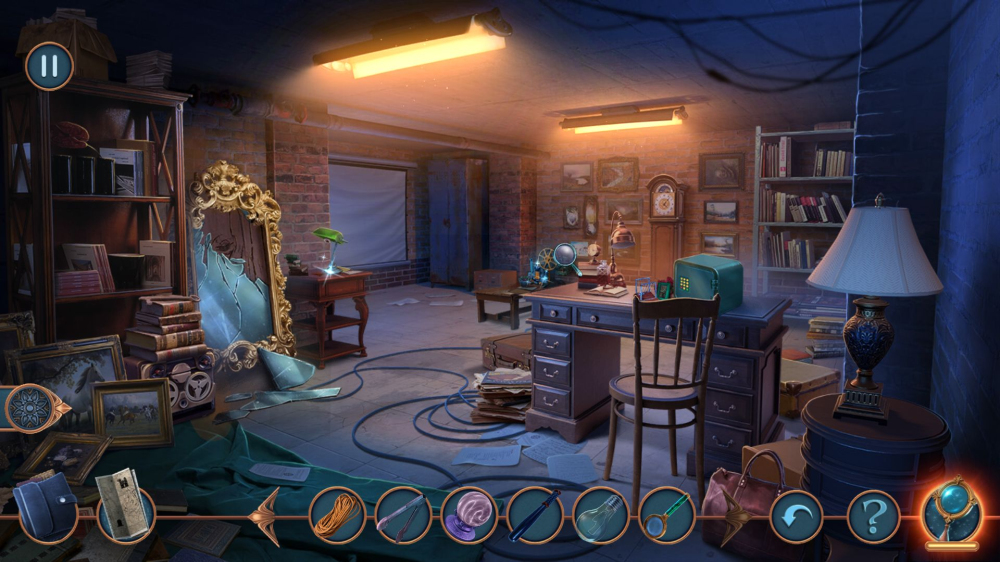This screenshot has height=562, width=1000.
Task: Pause the game with the pause button
Action: pyautogui.click(x=49, y=66)
